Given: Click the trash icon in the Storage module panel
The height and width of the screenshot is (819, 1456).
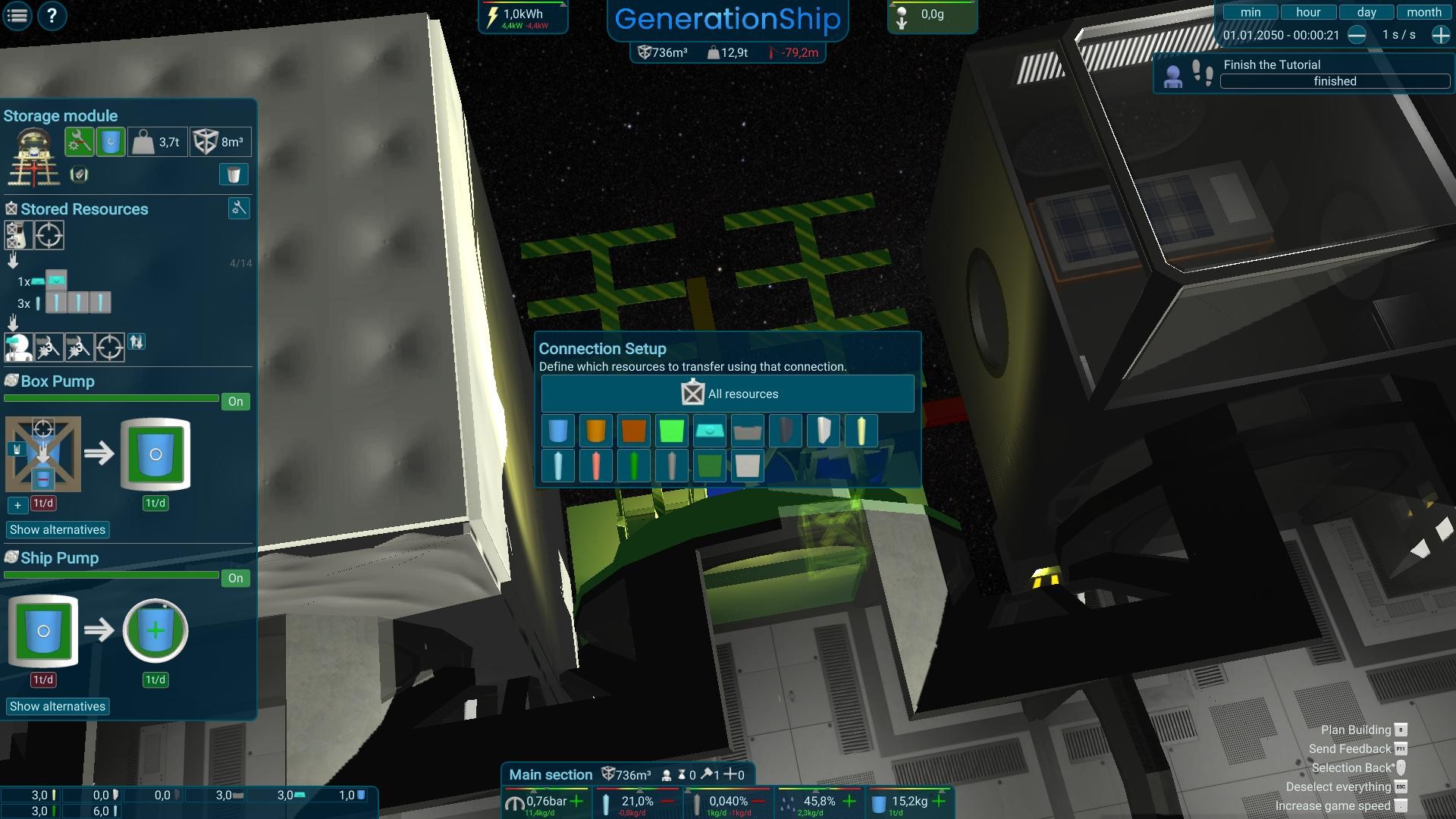Looking at the screenshot, I should 233,174.
